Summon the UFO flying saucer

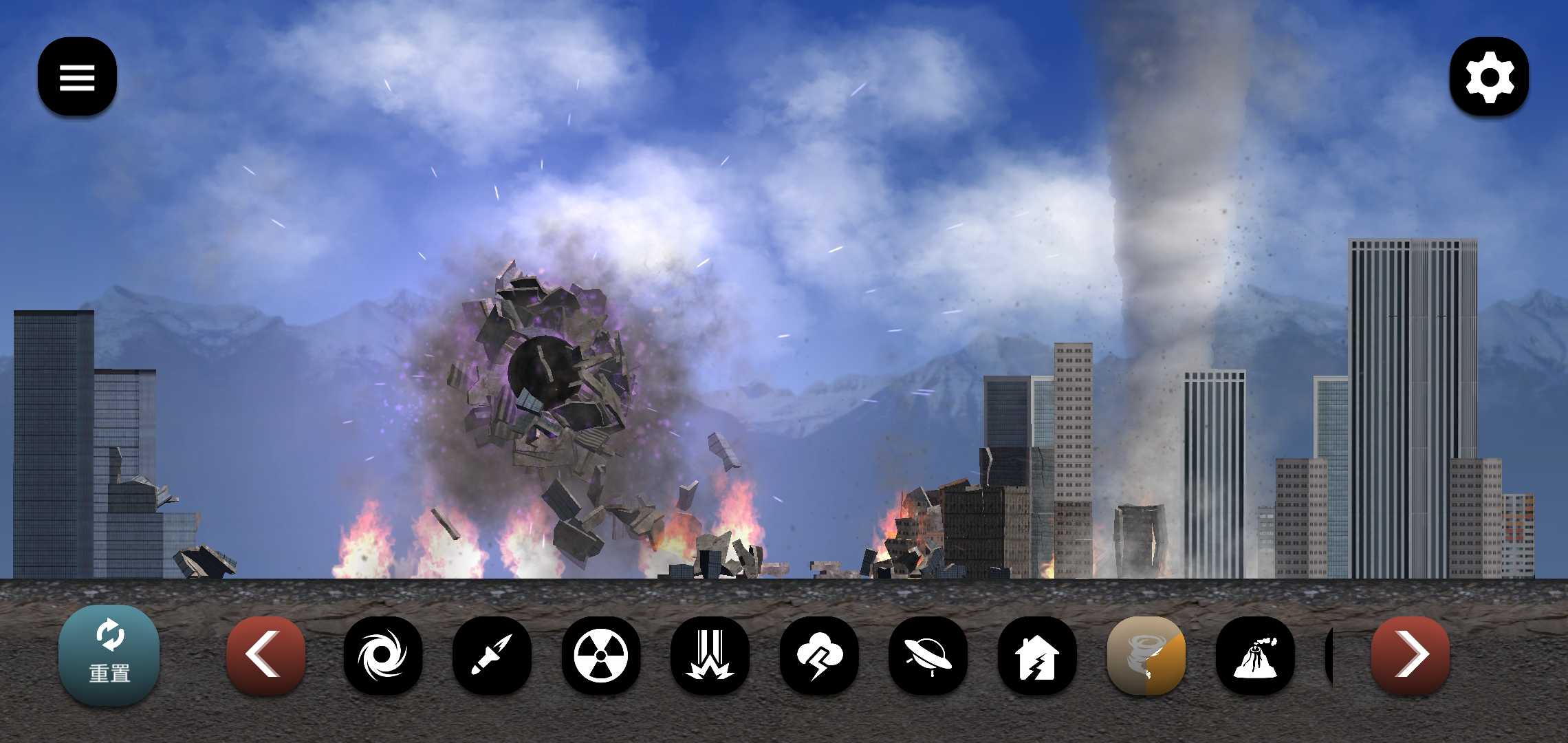pyautogui.click(x=928, y=654)
